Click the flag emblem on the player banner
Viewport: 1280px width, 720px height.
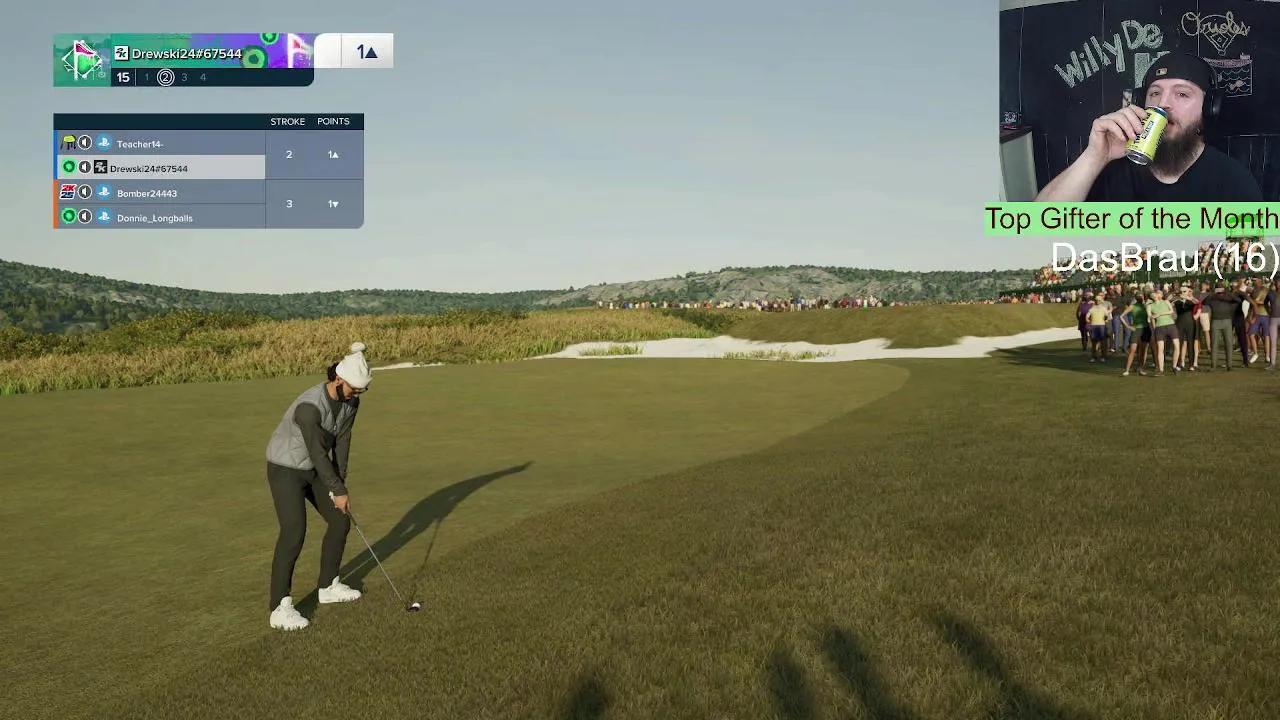82,60
